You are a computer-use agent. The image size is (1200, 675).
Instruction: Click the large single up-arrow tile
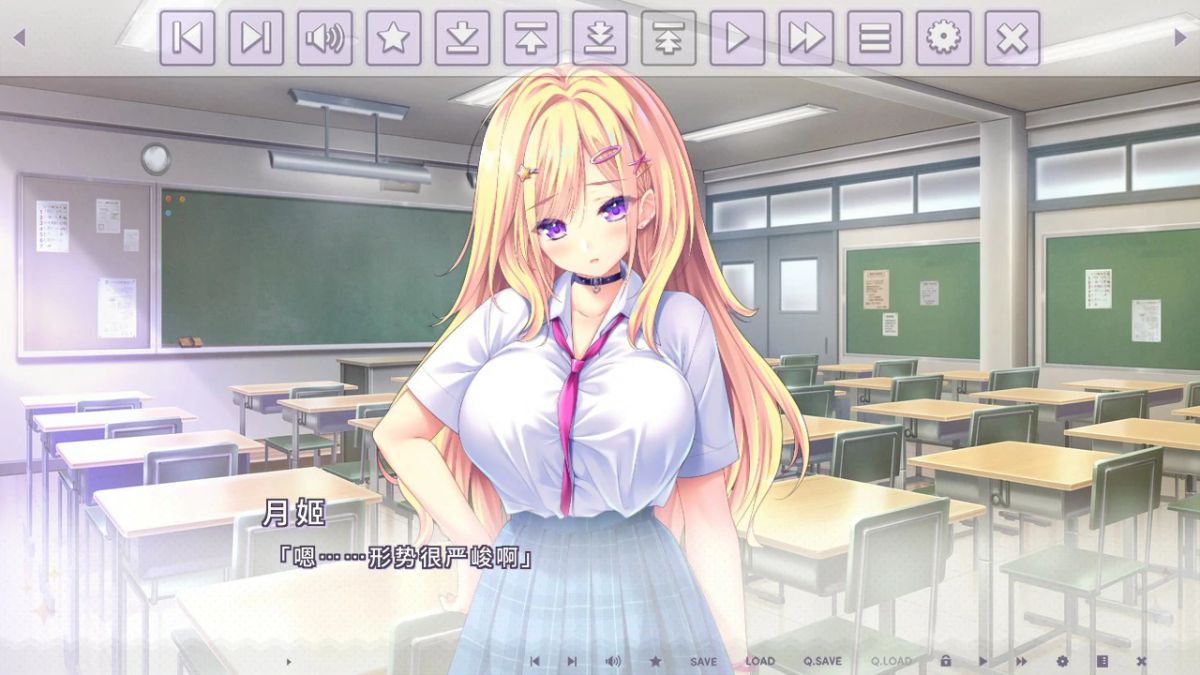click(x=531, y=38)
